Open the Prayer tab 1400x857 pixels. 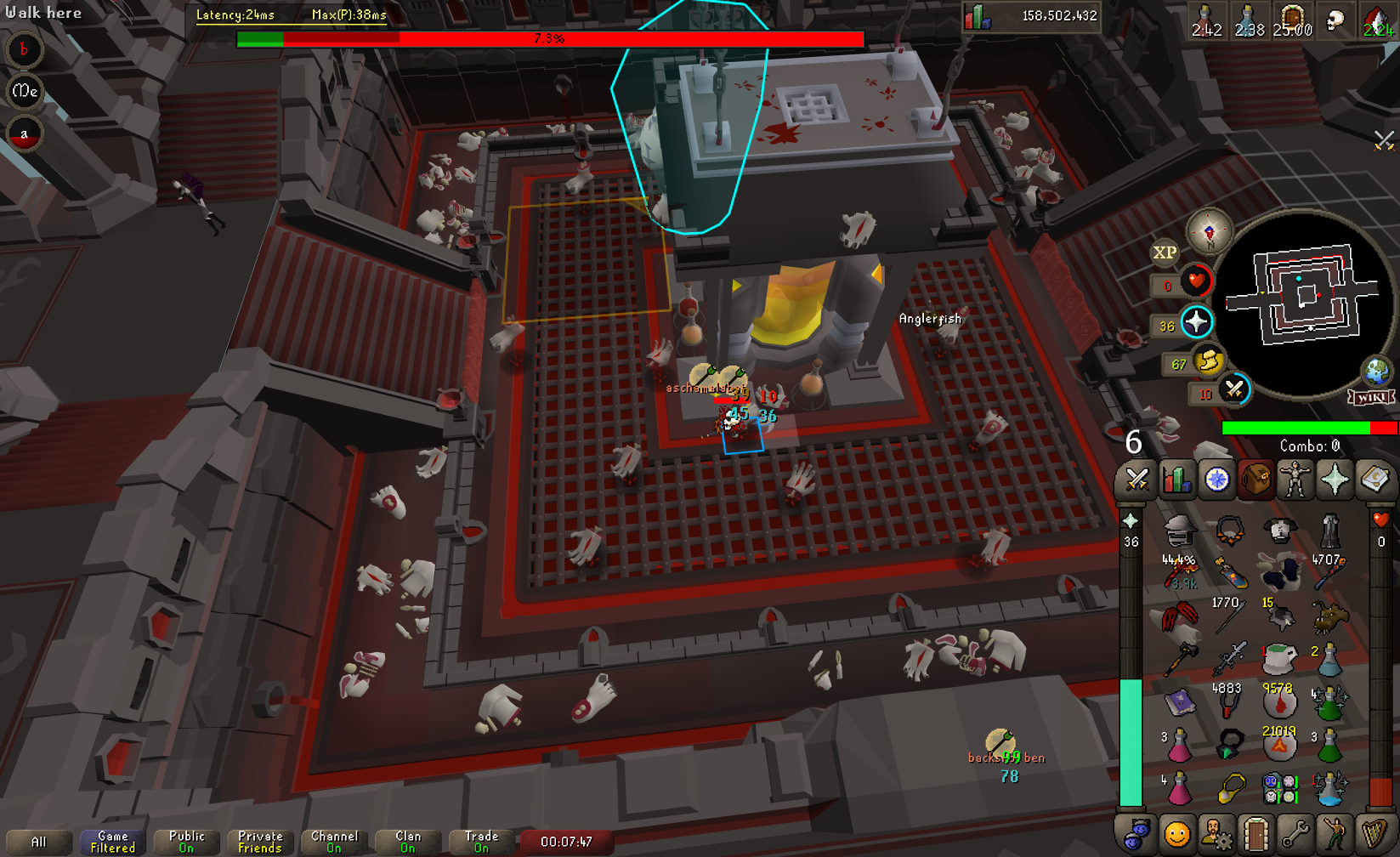pyautogui.click(x=1335, y=480)
